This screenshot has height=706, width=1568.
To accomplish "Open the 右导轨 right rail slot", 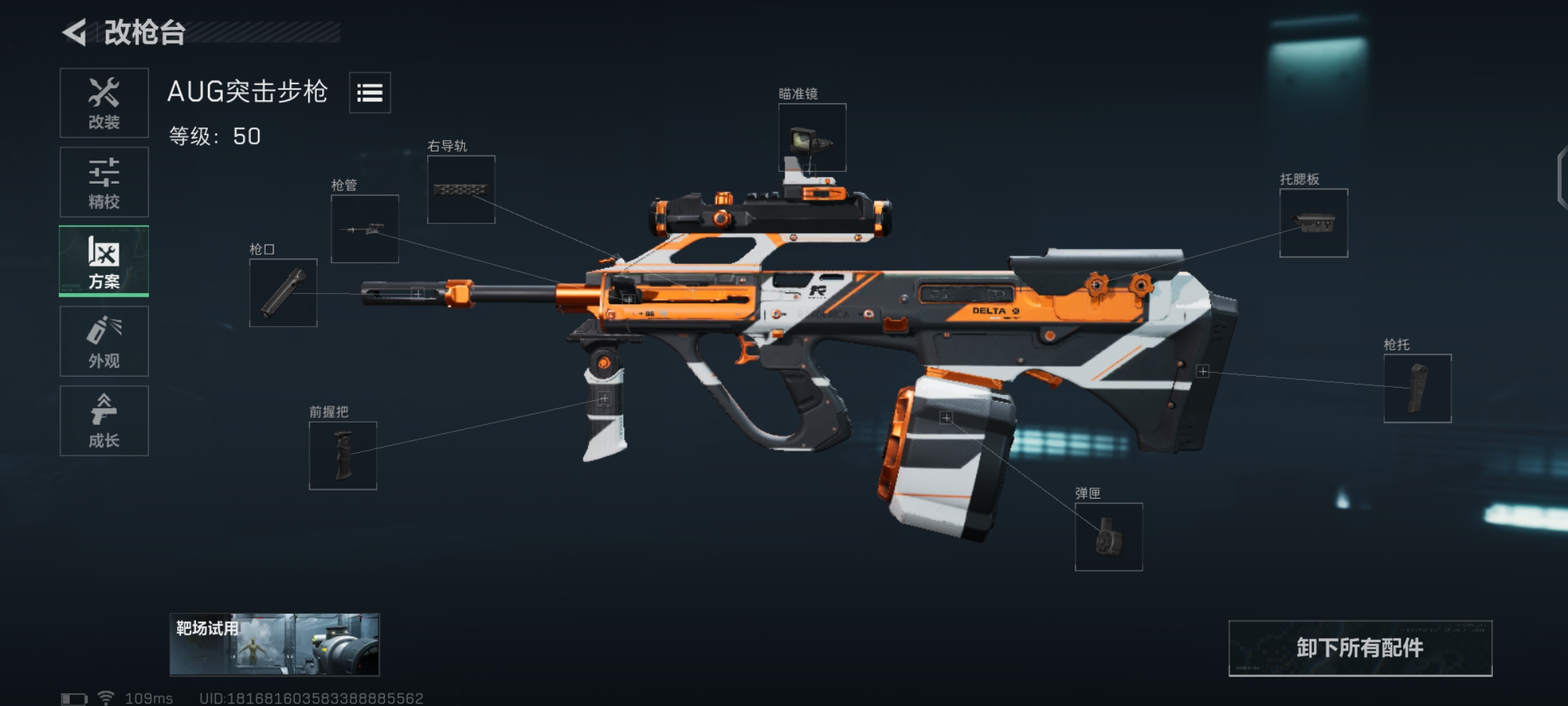I will pyautogui.click(x=461, y=191).
